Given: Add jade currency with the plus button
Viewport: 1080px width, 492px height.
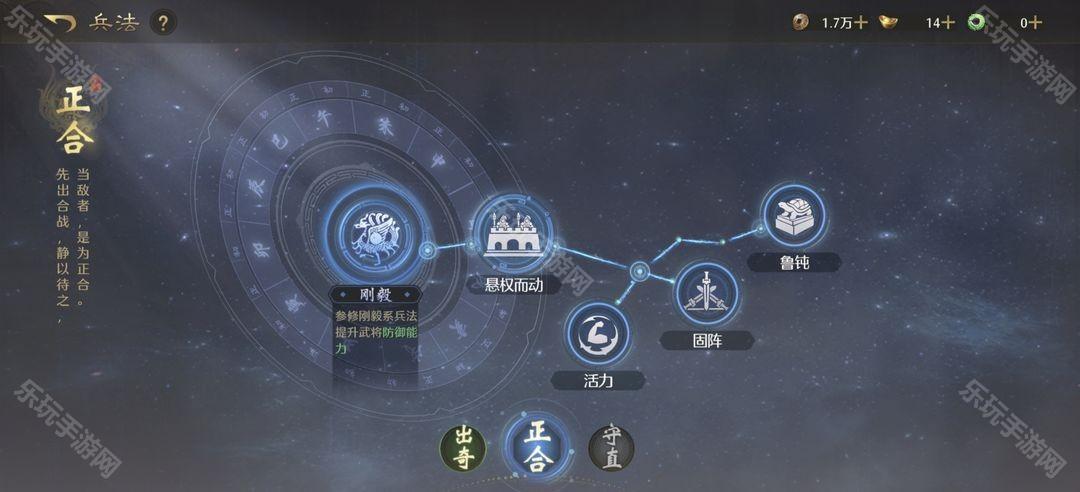Looking at the screenshot, I should click(1036, 22).
